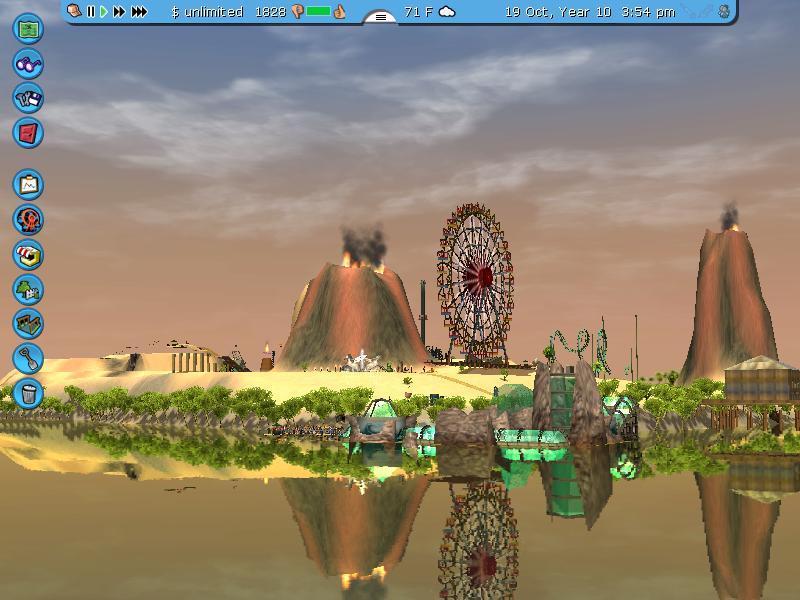Open the view options glasses icon
Viewport: 800px width, 600px height.
click(28, 63)
